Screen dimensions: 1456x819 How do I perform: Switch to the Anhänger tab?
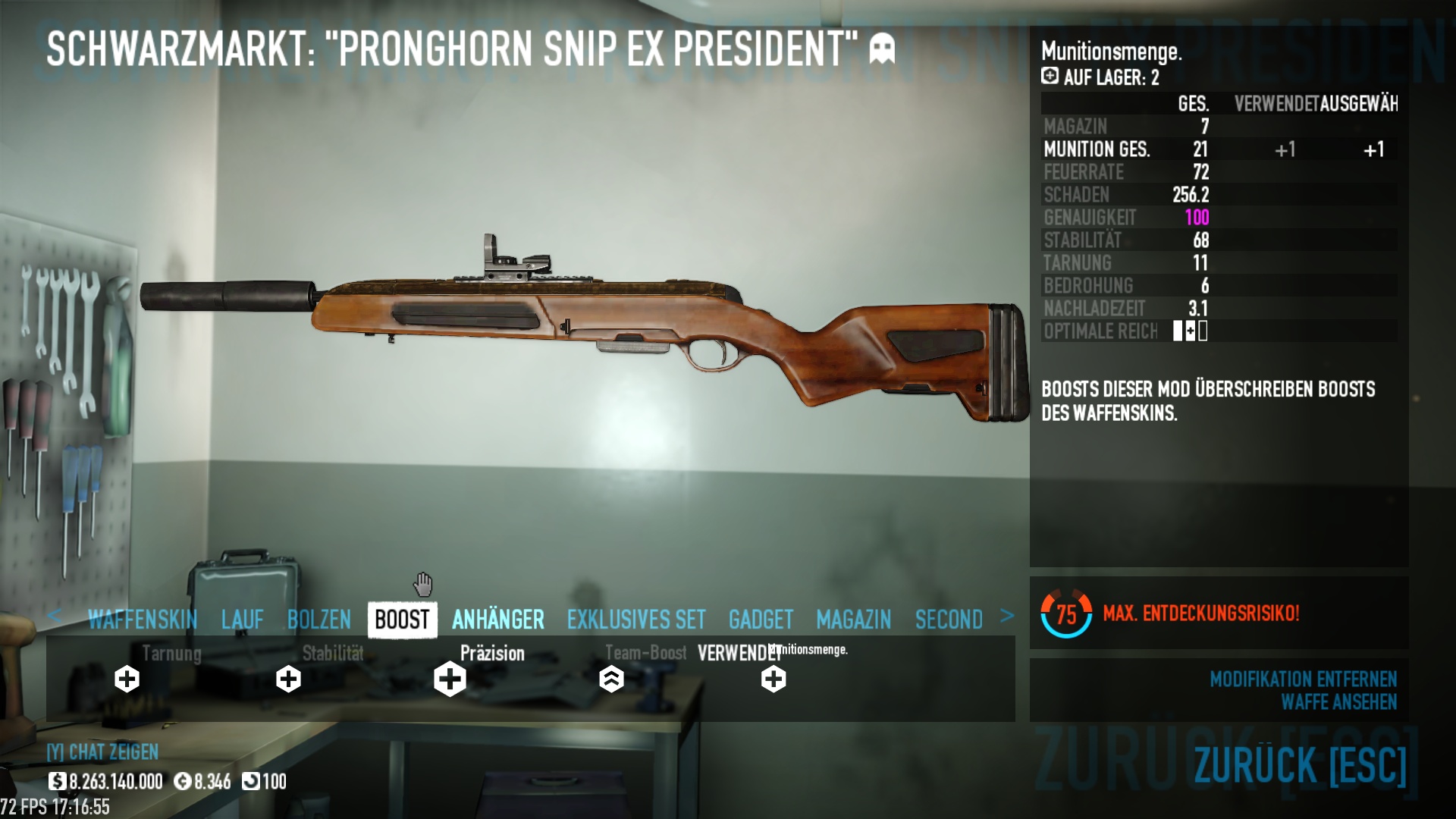498,620
